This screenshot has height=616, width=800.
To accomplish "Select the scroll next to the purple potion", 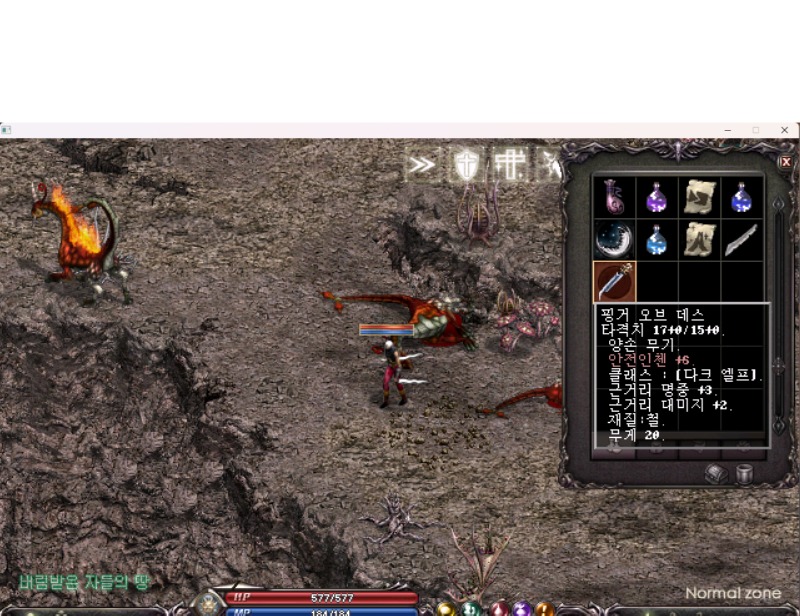I will point(699,197).
